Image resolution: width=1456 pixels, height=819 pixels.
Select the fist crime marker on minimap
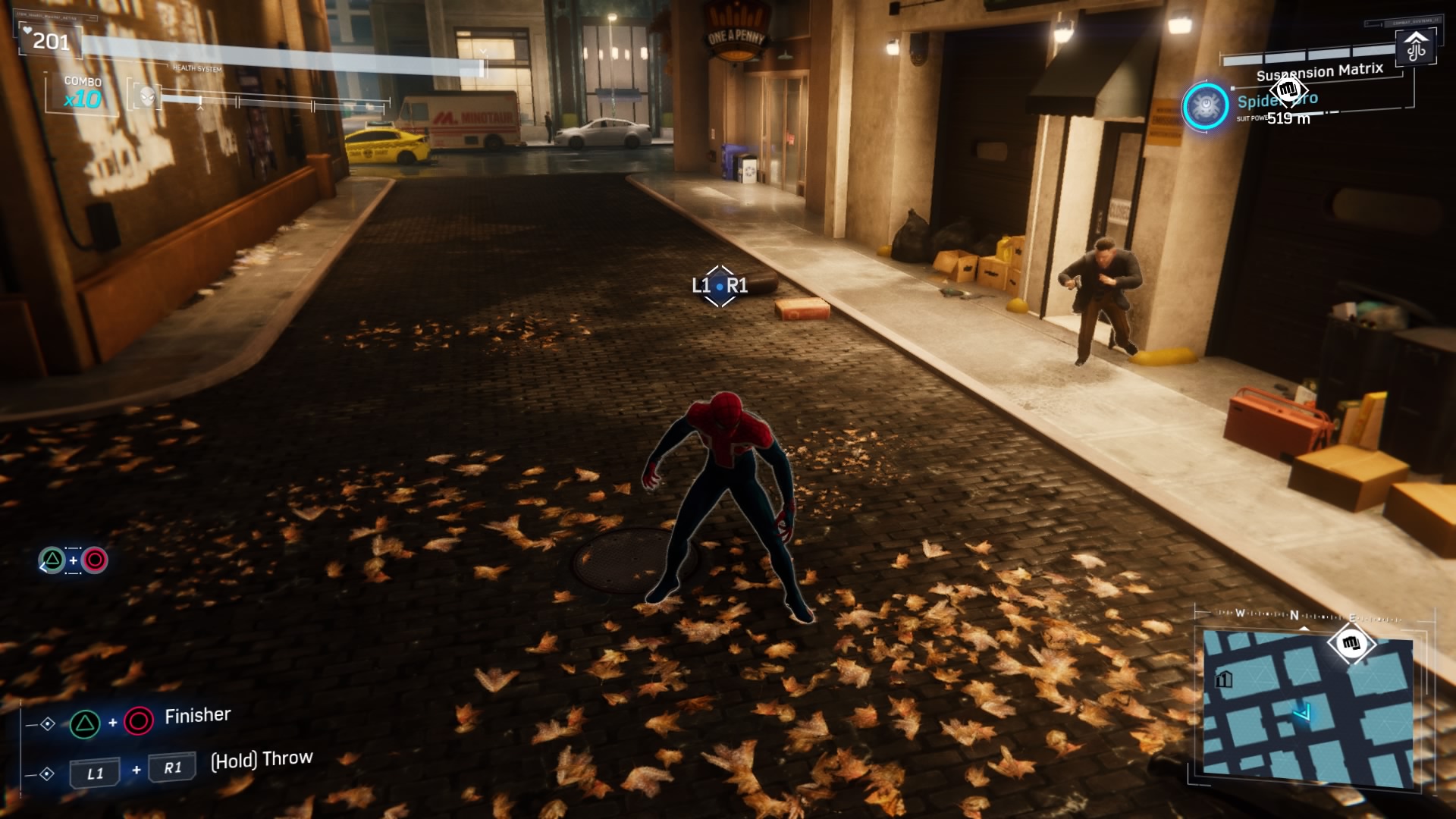[1351, 645]
